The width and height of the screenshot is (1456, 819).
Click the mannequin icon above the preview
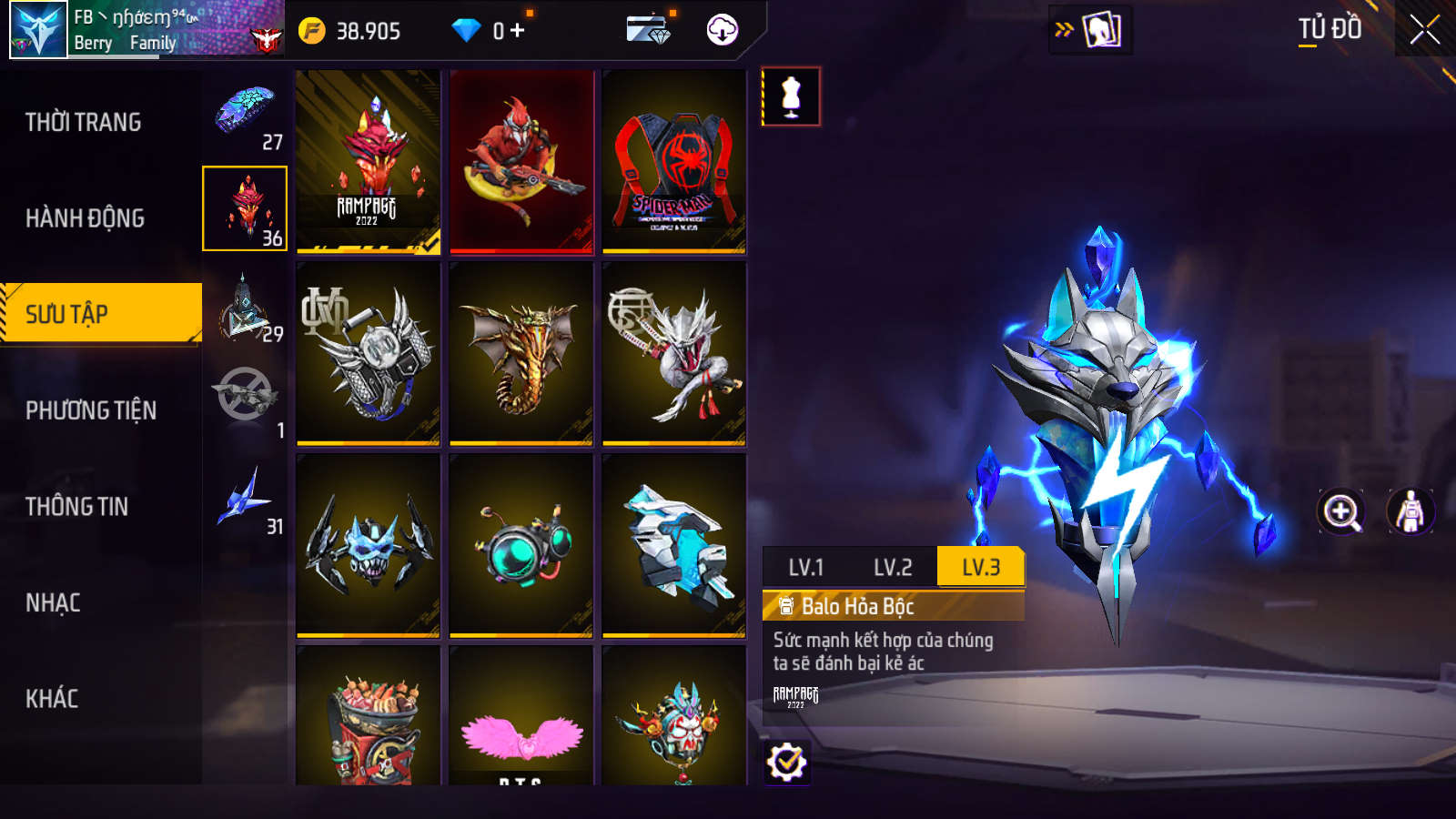(x=791, y=96)
